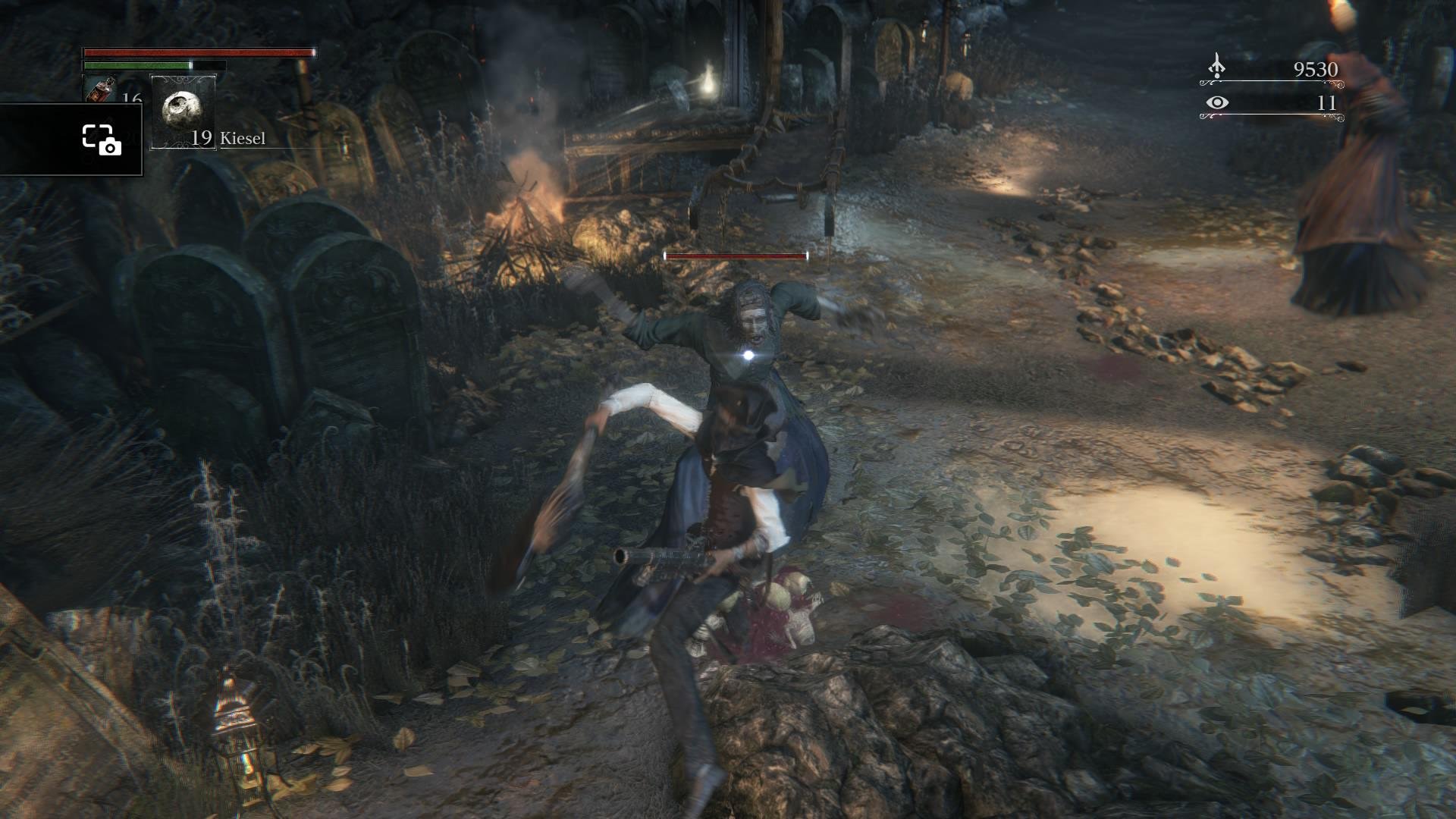
Task: Click the number 19 next to Kiesel
Action: pos(202,138)
